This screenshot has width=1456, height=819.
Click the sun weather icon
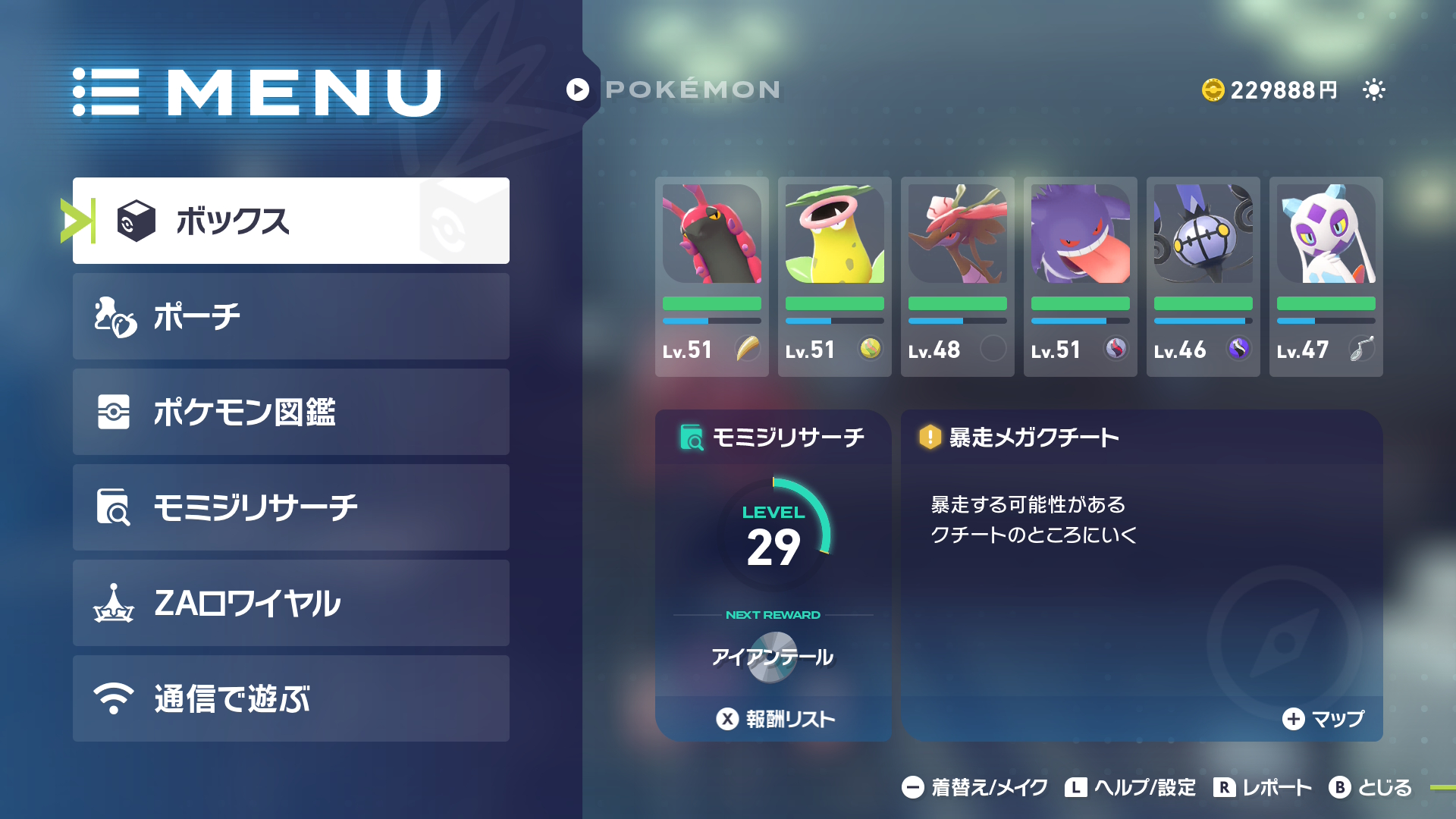click(x=1373, y=89)
